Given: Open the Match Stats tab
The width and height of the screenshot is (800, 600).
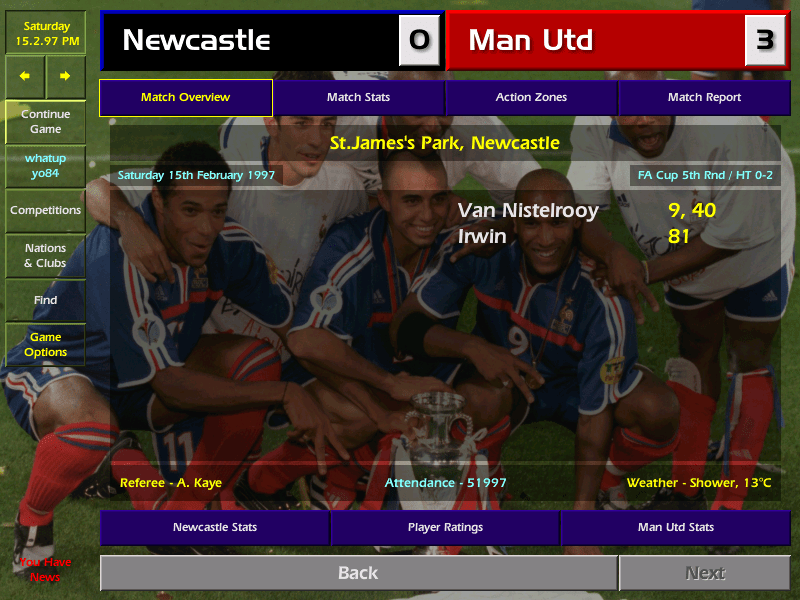Looking at the screenshot, I should point(358,98).
